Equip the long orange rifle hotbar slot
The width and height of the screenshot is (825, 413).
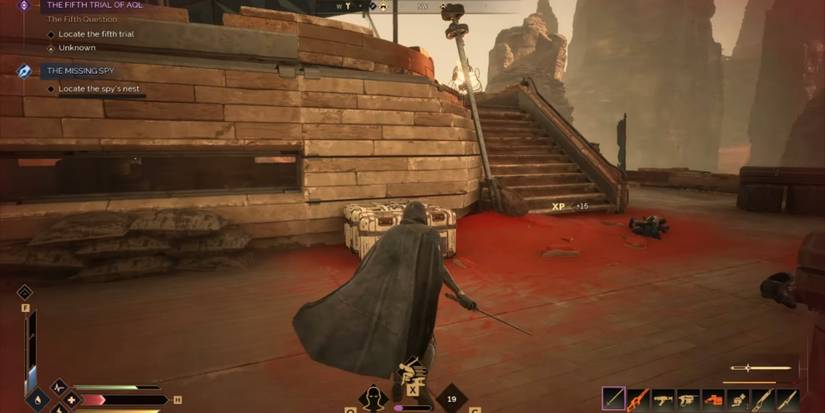coord(637,398)
